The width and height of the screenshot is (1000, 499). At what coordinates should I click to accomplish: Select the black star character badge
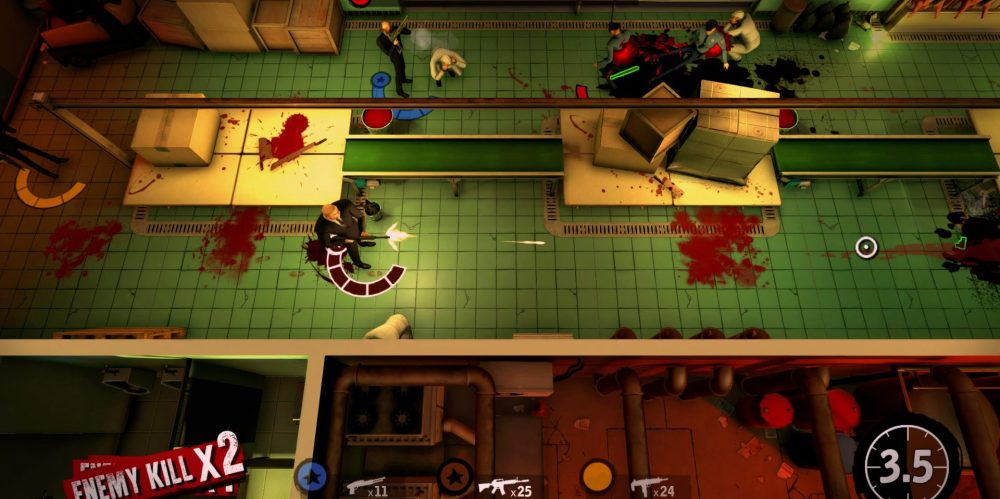click(456, 476)
